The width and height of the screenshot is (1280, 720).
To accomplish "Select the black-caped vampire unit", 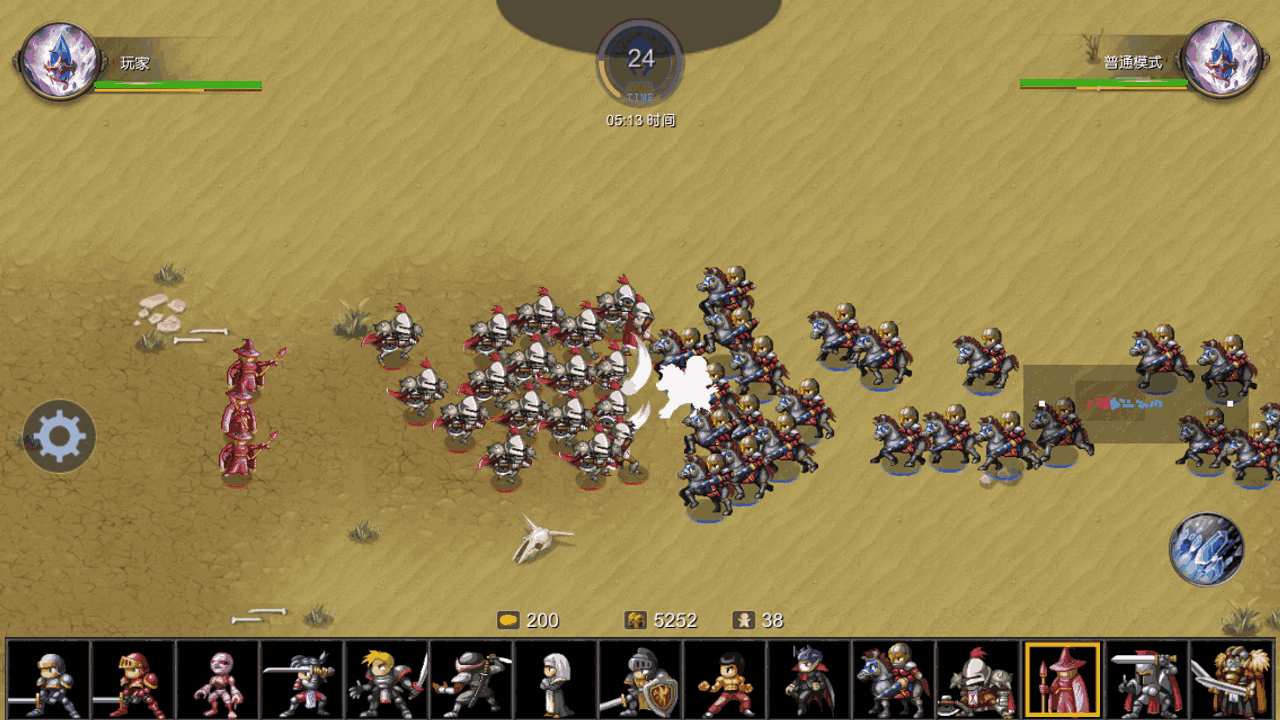I will (x=809, y=681).
